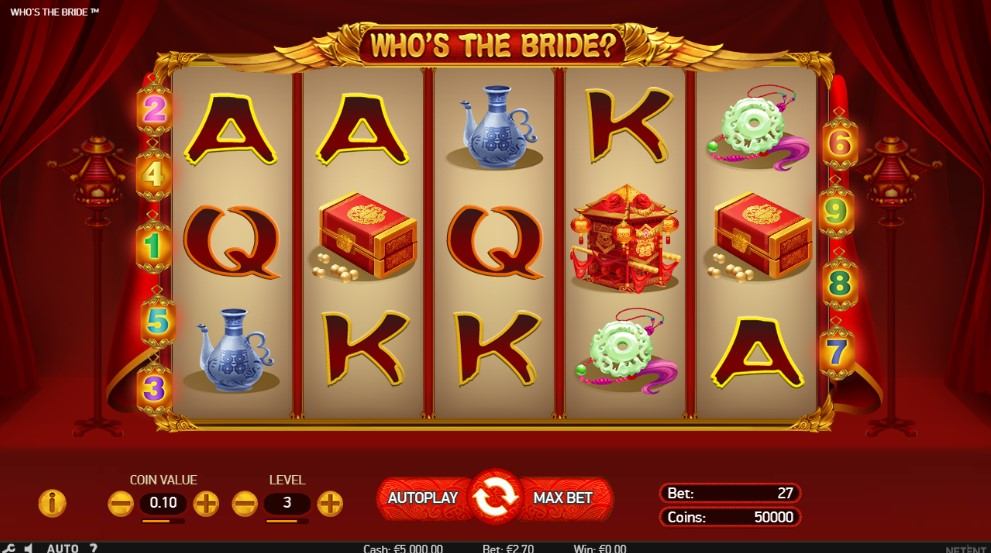Select payline number 2 marker
The height and width of the screenshot is (553, 991).
pyautogui.click(x=154, y=108)
